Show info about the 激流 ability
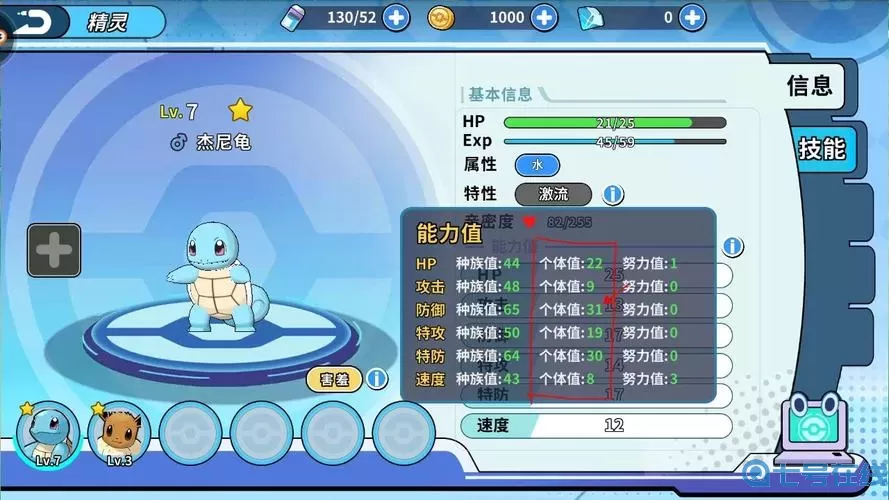 click(x=613, y=194)
